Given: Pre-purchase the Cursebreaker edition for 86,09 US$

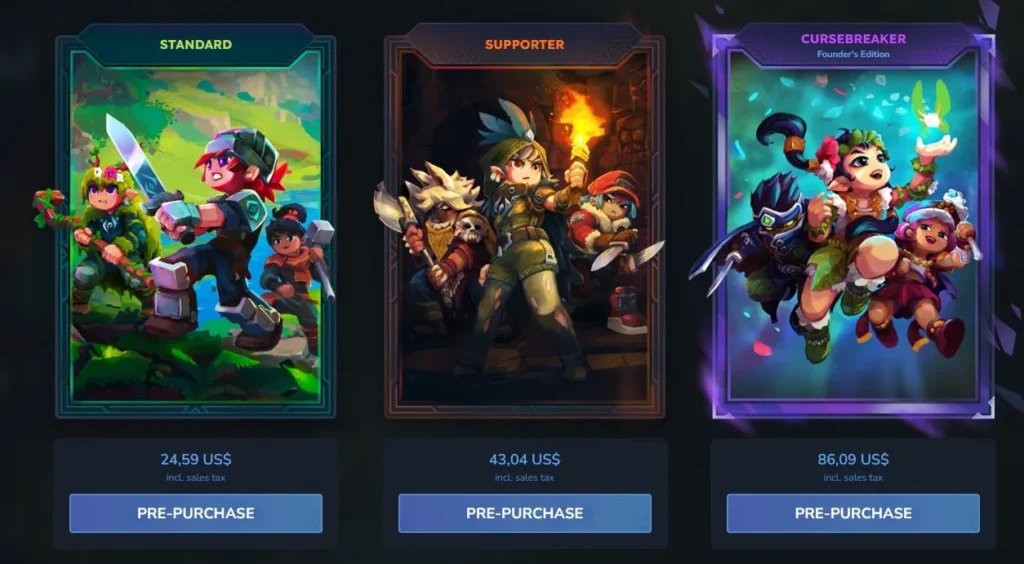Looking at the screenshot, I should (853, 513).
